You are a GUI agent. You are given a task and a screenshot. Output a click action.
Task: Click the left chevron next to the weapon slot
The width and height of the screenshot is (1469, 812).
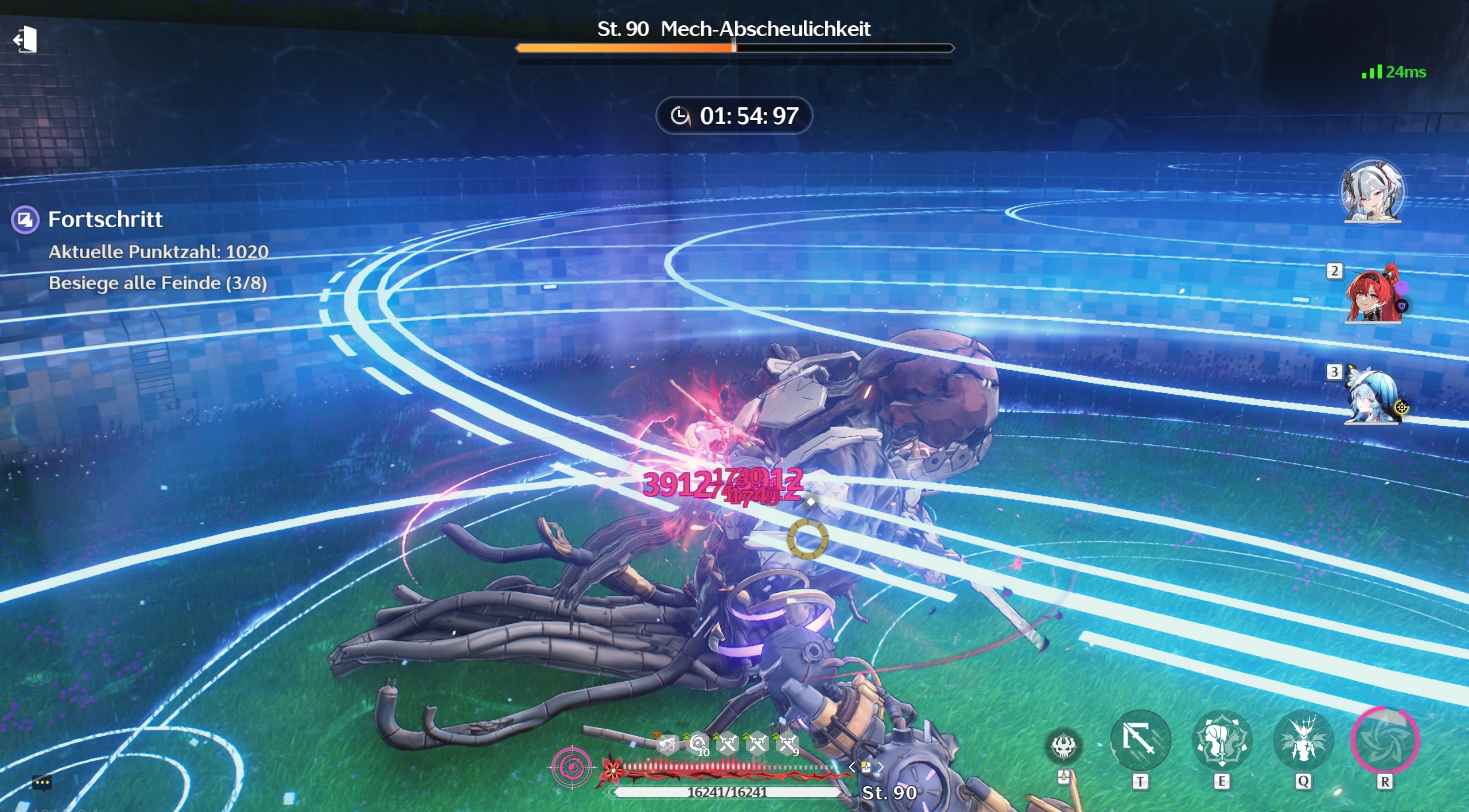click(x=852, y=766)
